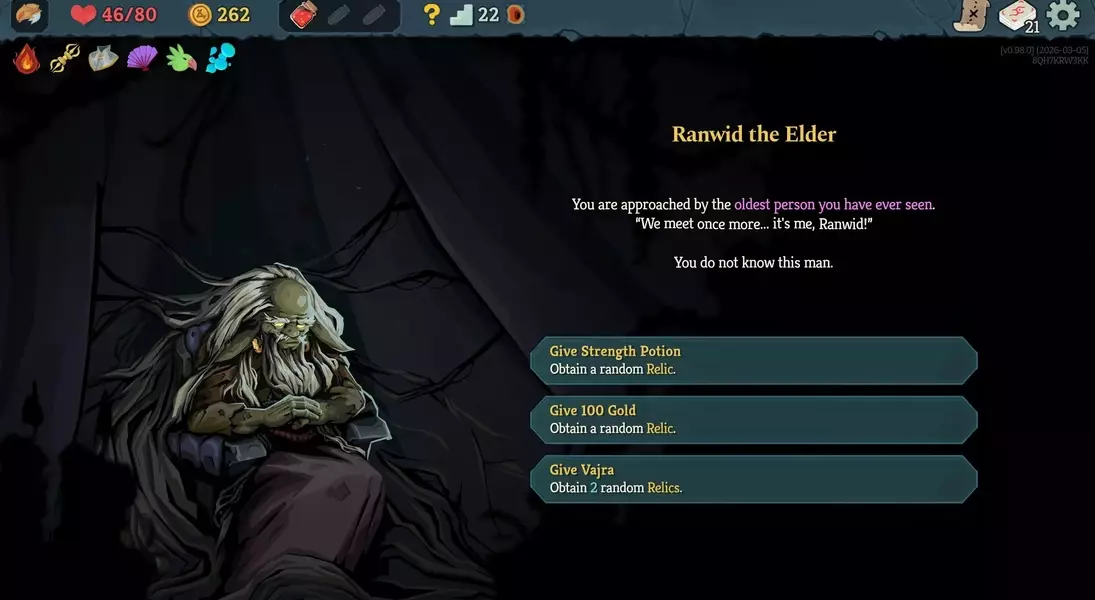Inspect the gray stone relic
Viewport: 1095px width, 600px height.
point(103,59)
